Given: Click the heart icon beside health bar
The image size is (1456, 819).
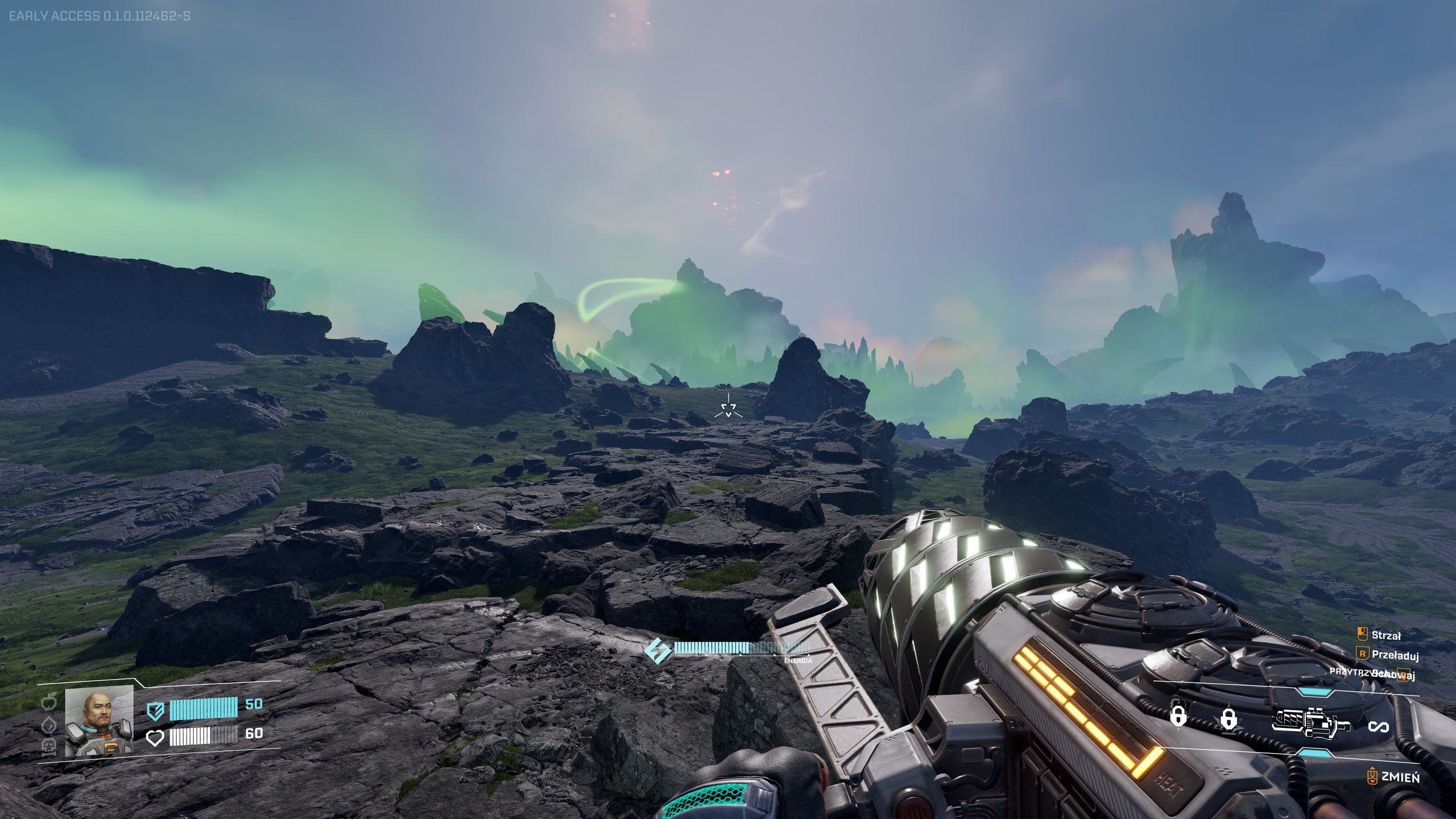Looking at the screenshot, I should 155,739.
